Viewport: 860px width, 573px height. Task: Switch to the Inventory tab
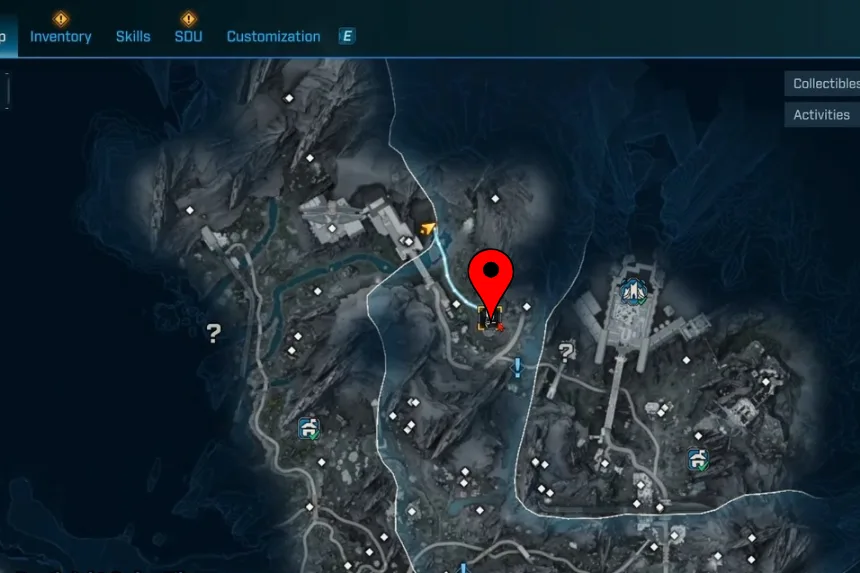click(x=60, y=36)
